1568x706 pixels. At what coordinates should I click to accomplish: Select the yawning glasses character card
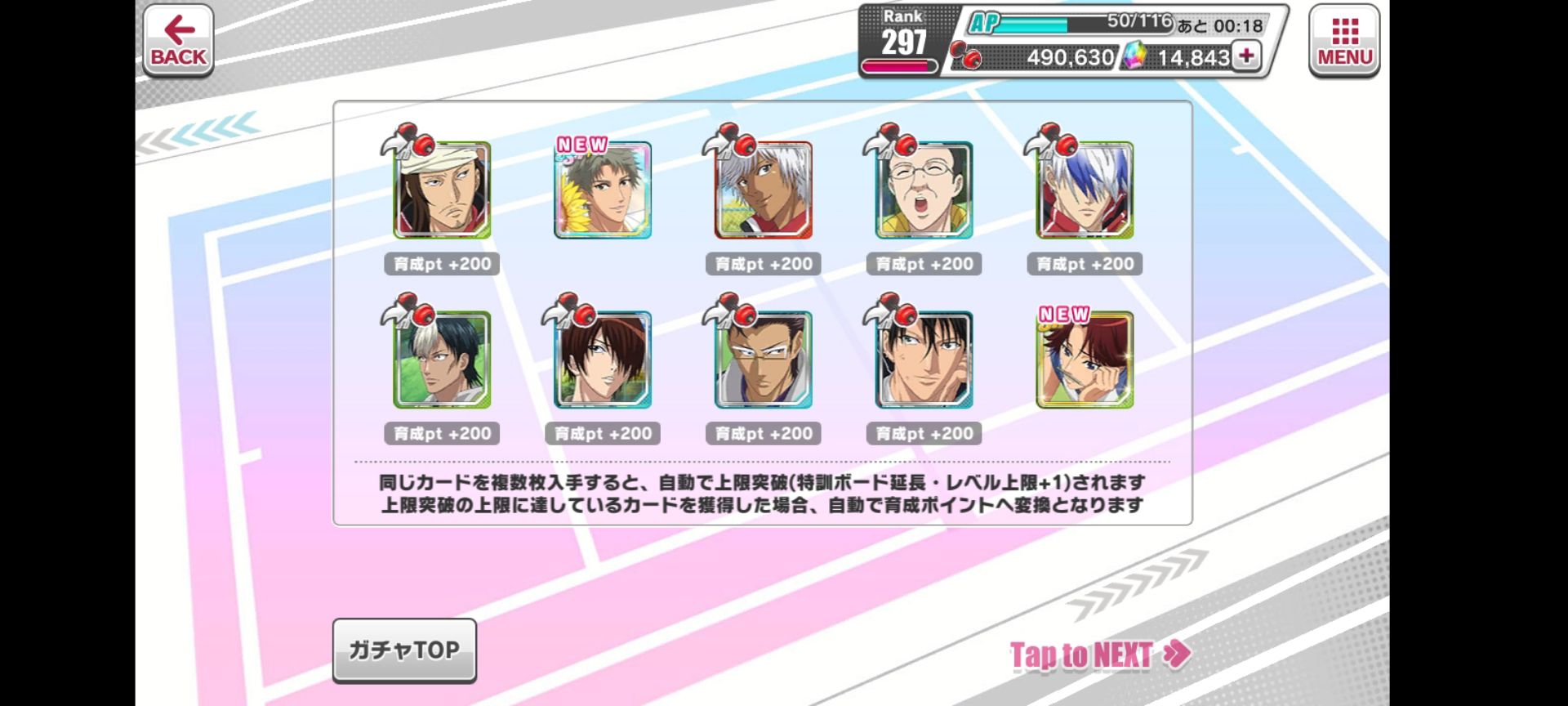coord(924,190)
